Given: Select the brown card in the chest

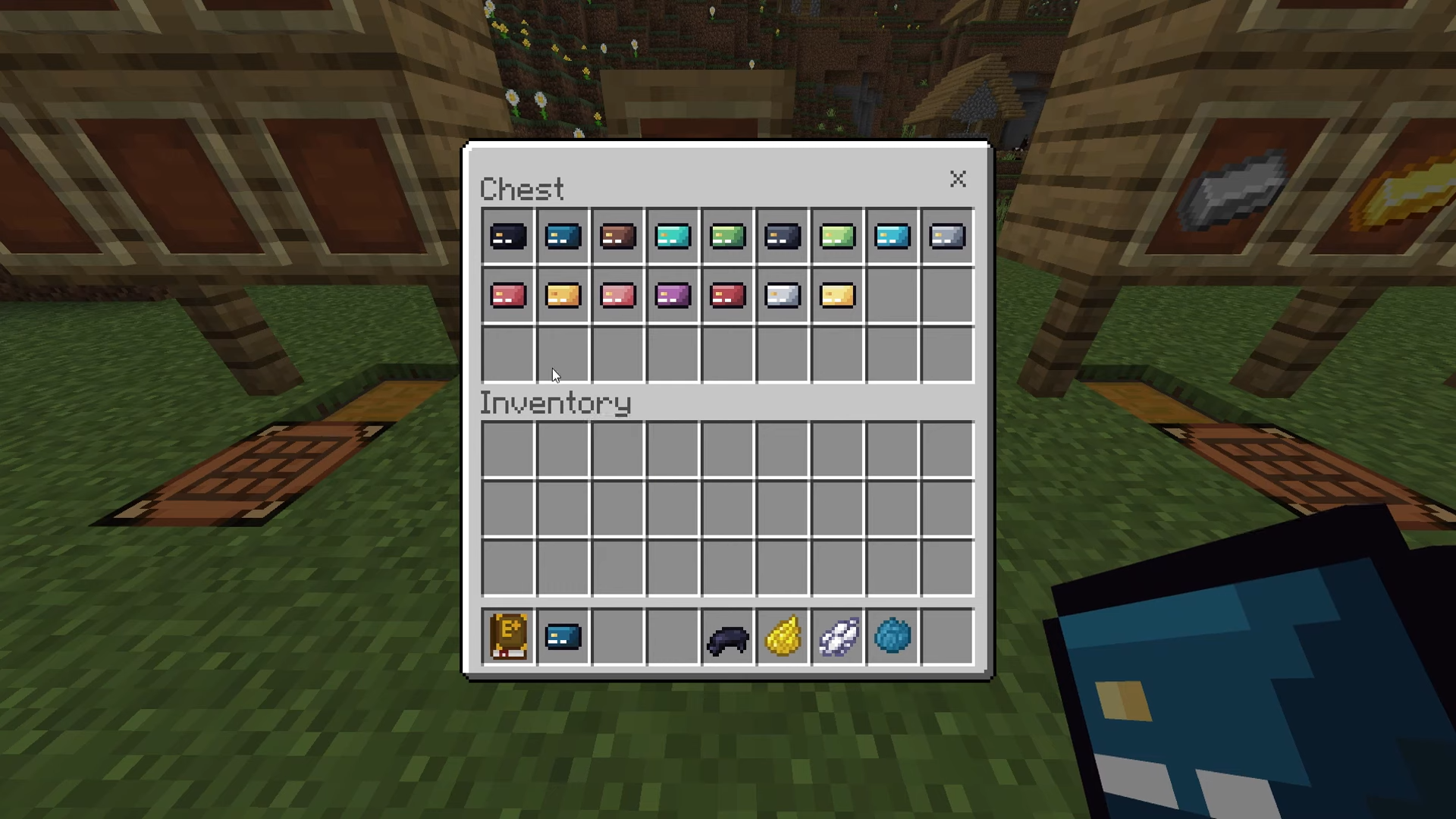Looking at the screenshot, I should coord(617,236).
